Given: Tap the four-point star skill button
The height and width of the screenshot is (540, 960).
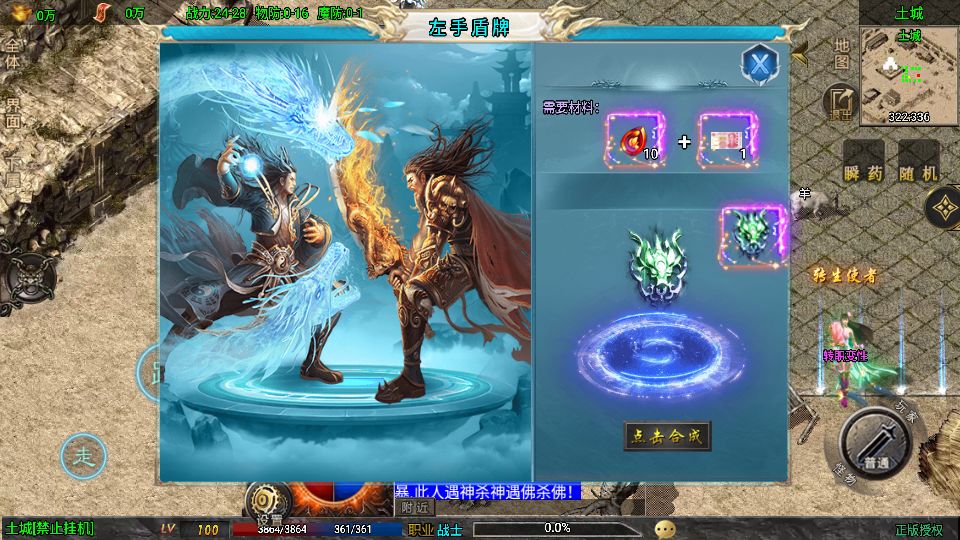Looking at the screenshot, I should (x=942, y=208).
